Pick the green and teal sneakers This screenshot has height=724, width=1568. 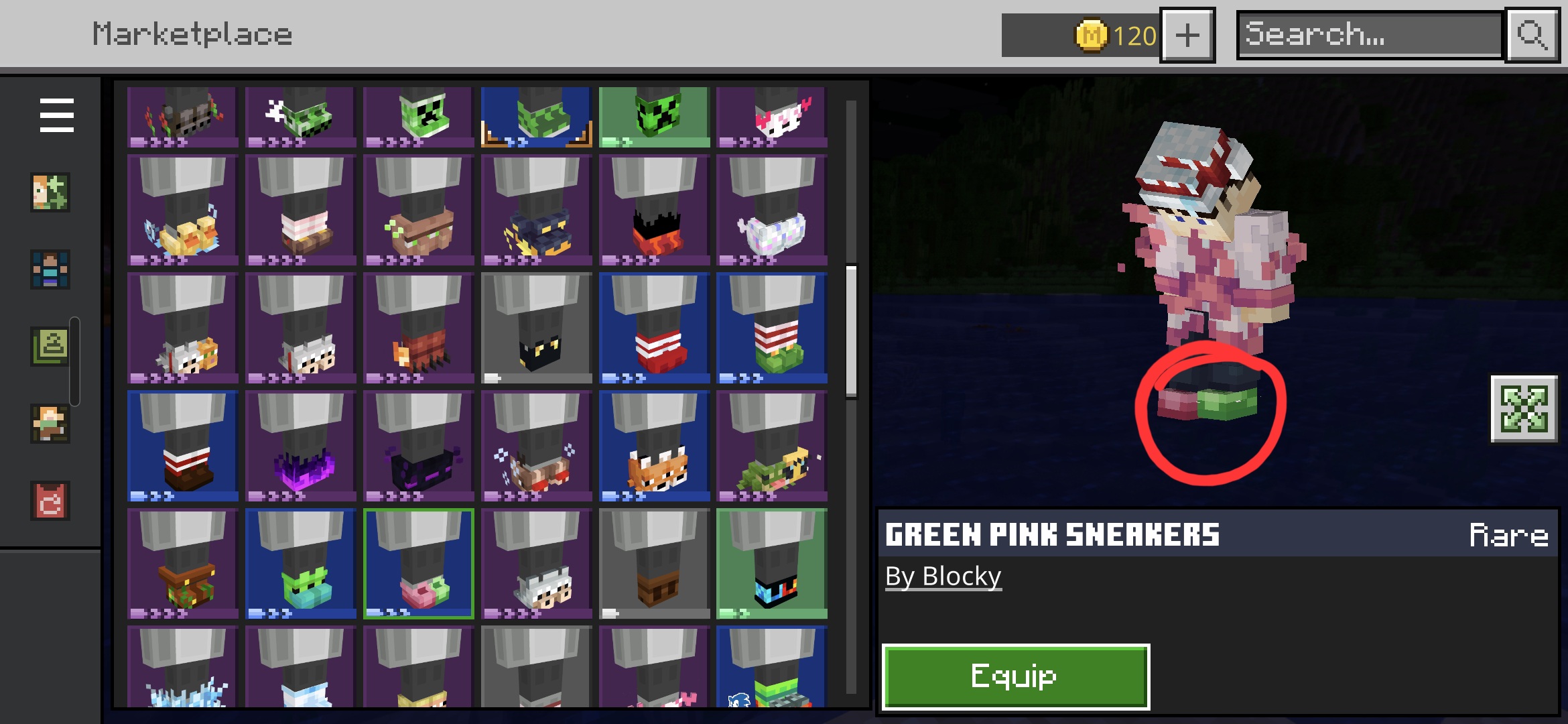(300, 564)
